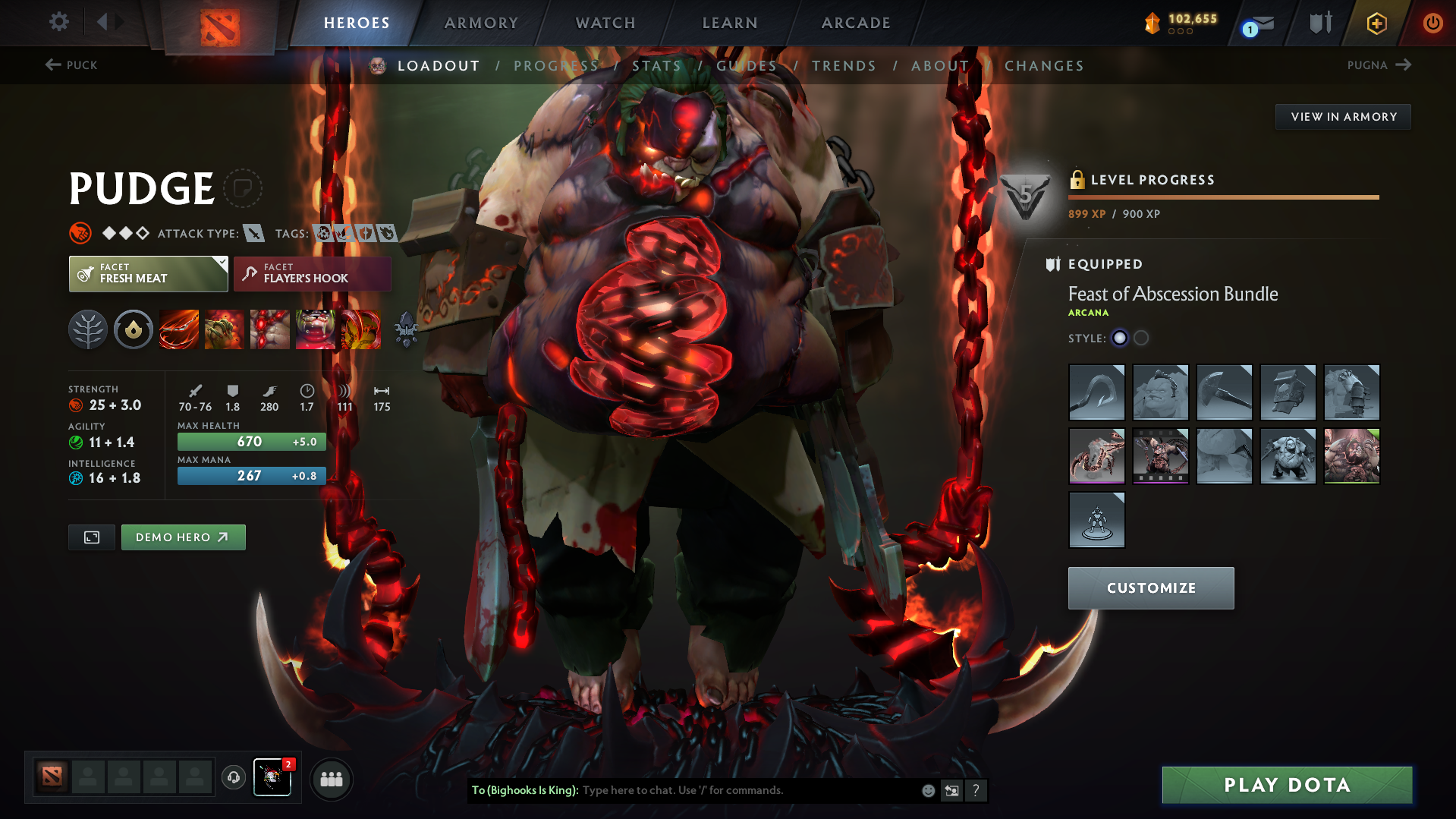
Task: Switch to the Flayer's Hook facet
Action: tap(312, 273)
